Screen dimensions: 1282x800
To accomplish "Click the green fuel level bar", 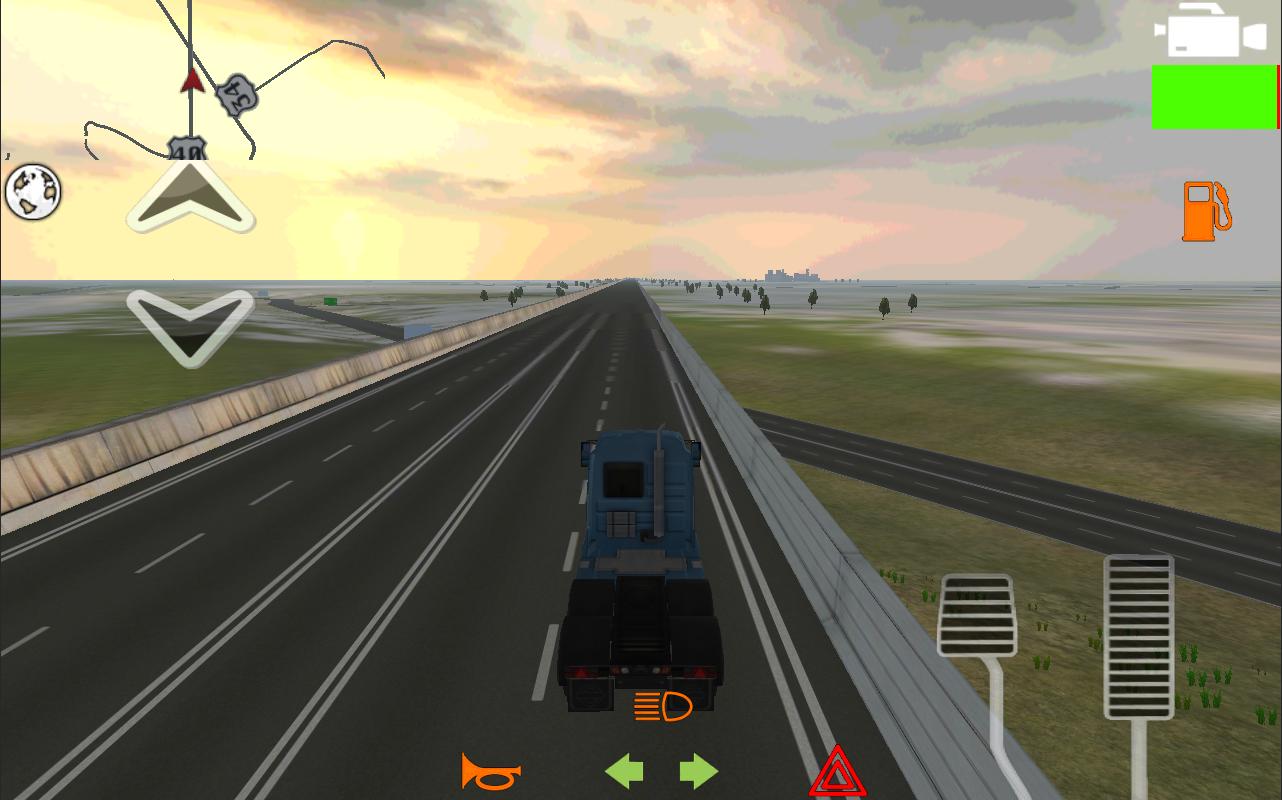I will click(1214, 97).
